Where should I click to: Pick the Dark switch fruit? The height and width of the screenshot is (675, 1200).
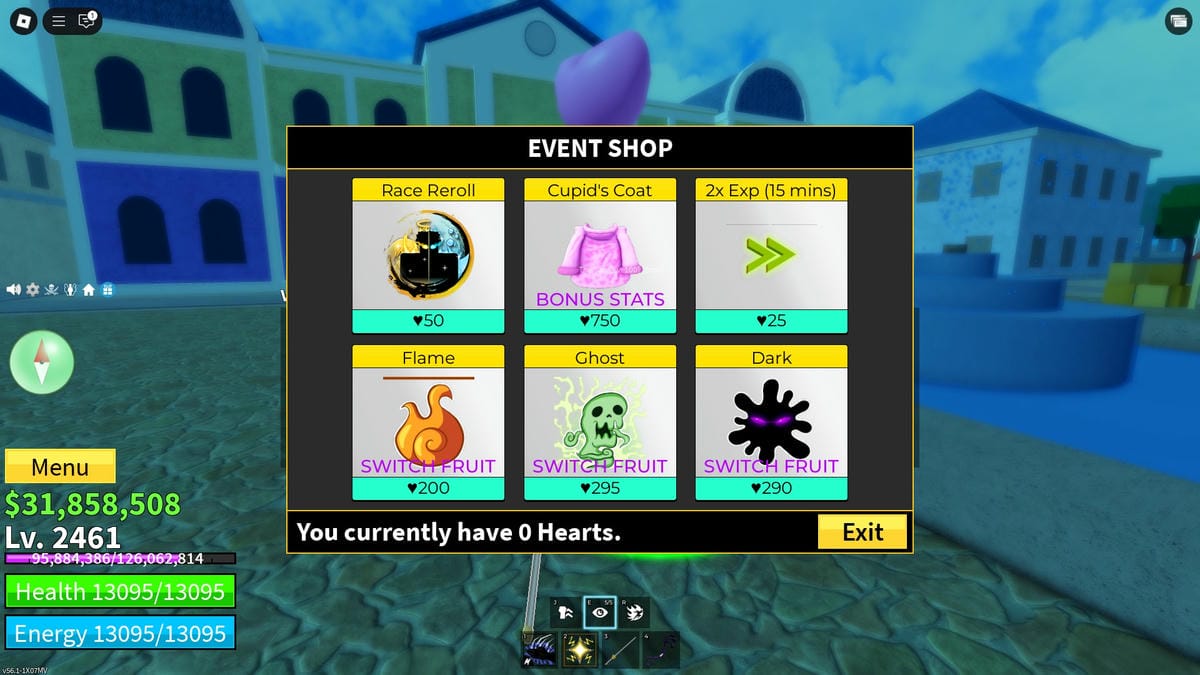(771, 422)
